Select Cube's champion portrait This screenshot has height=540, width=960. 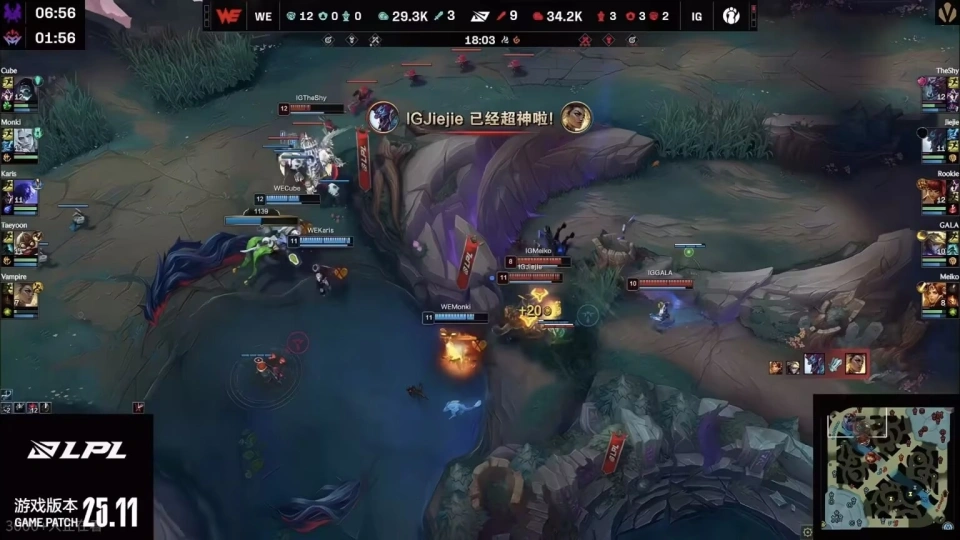[x=25, y=91]
